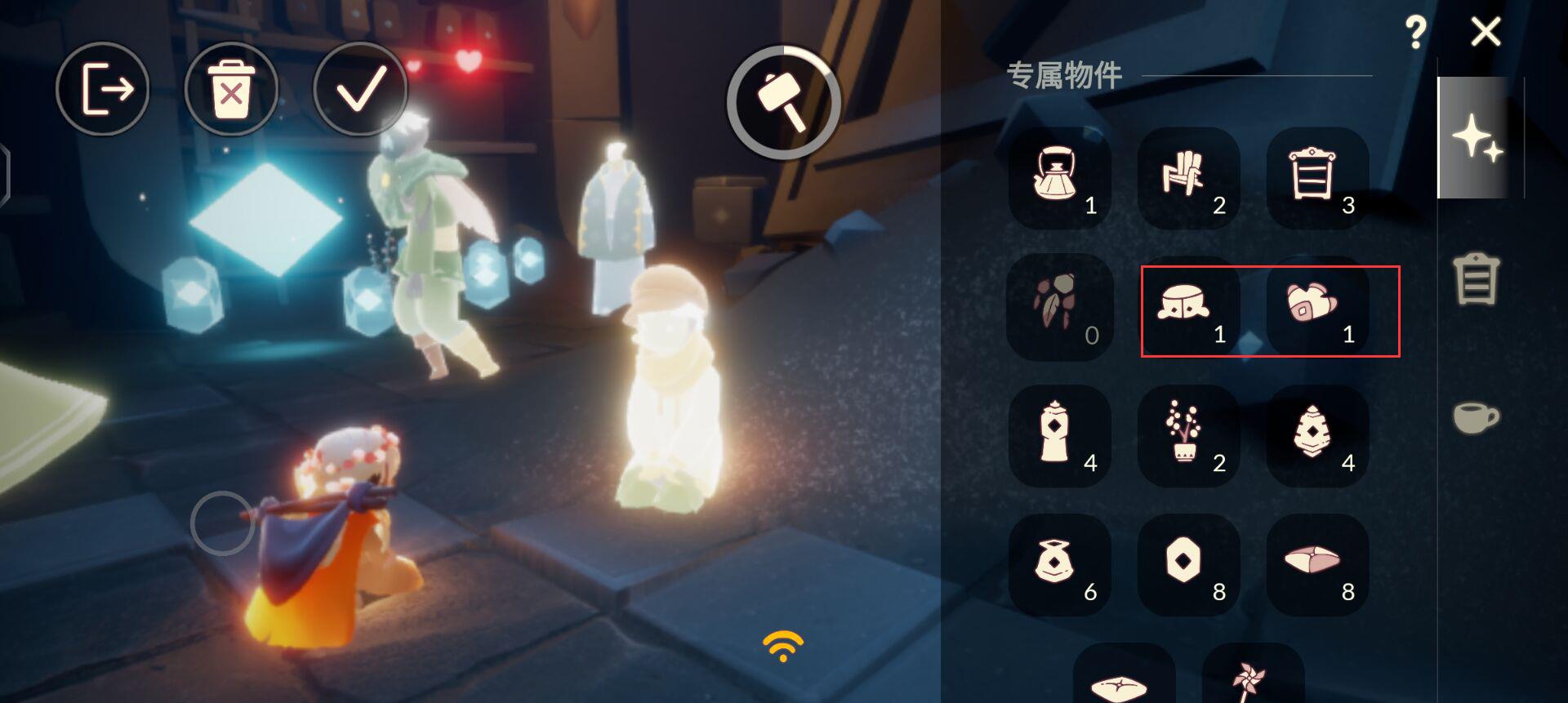Tap the exit door icon
Screen dimensions: 1568x703
103,90
